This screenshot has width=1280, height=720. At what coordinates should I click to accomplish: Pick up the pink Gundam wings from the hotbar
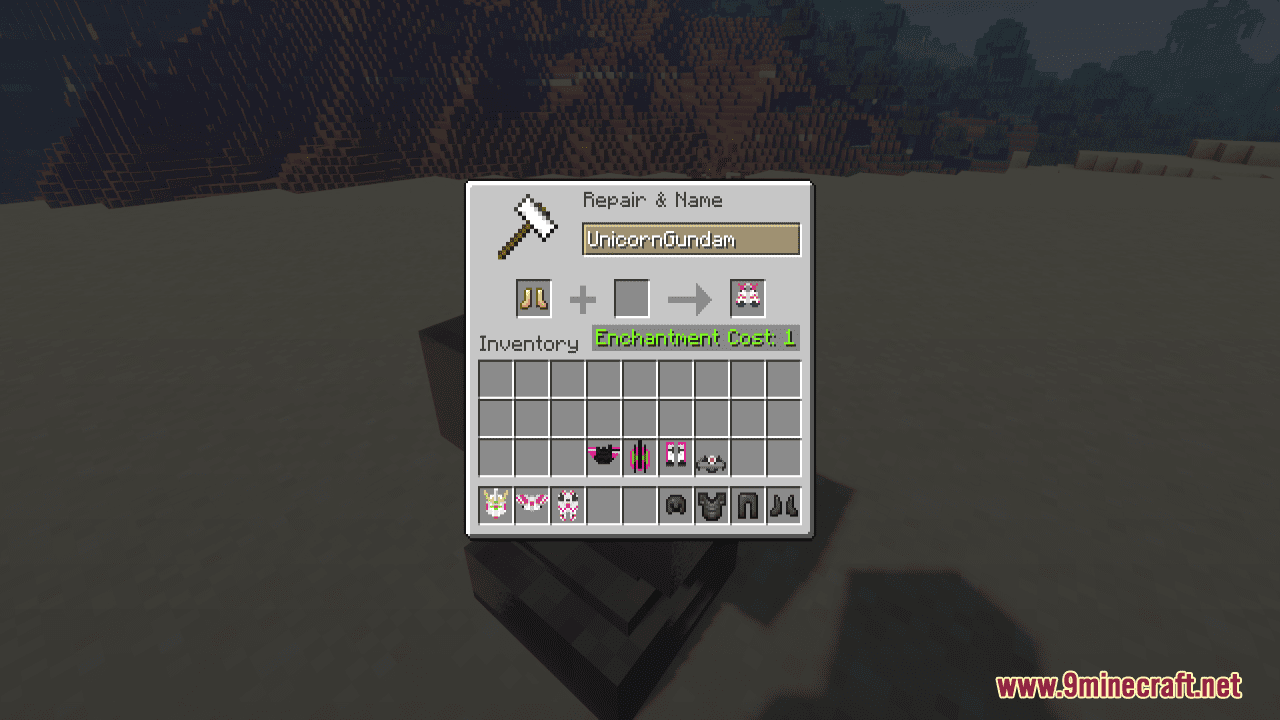click(x=532, y=505)
